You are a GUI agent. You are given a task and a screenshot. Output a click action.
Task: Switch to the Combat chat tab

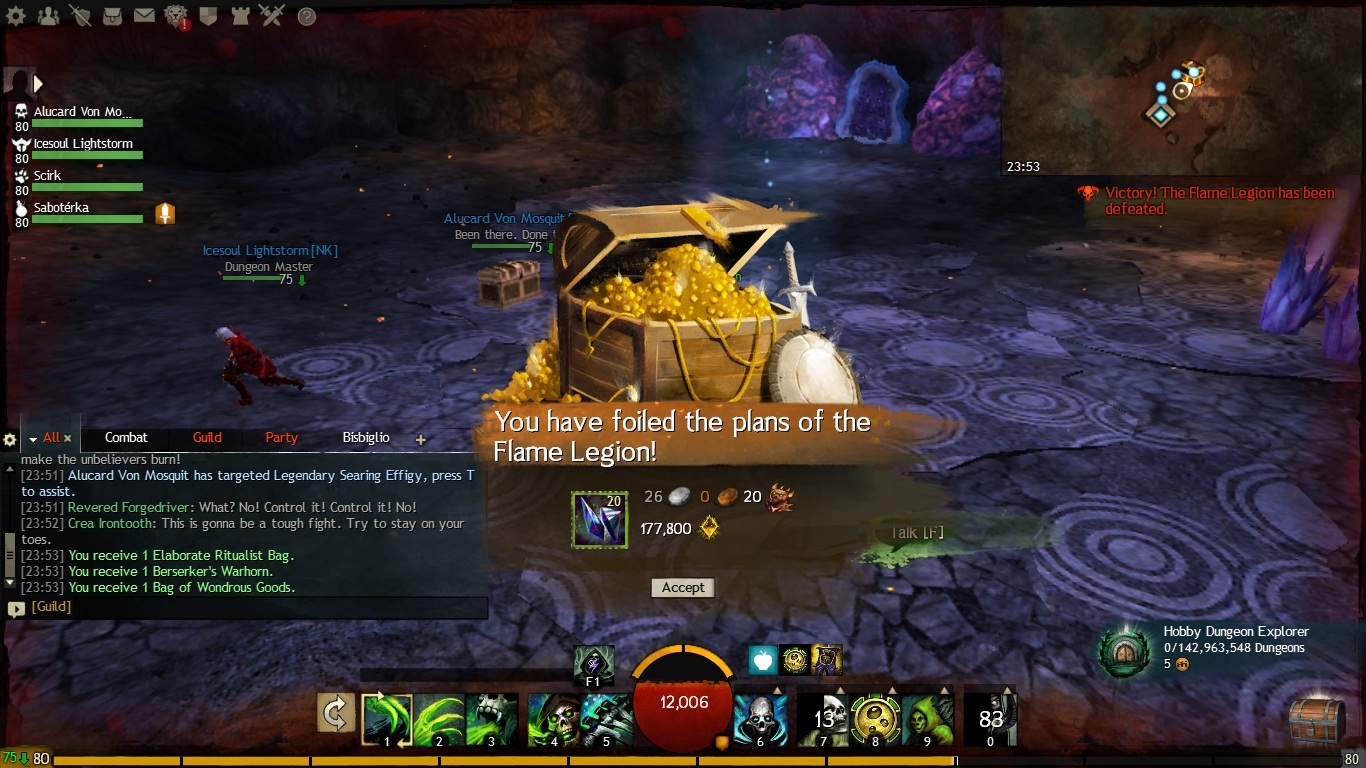pyautogui.click(x=126, y=438)
